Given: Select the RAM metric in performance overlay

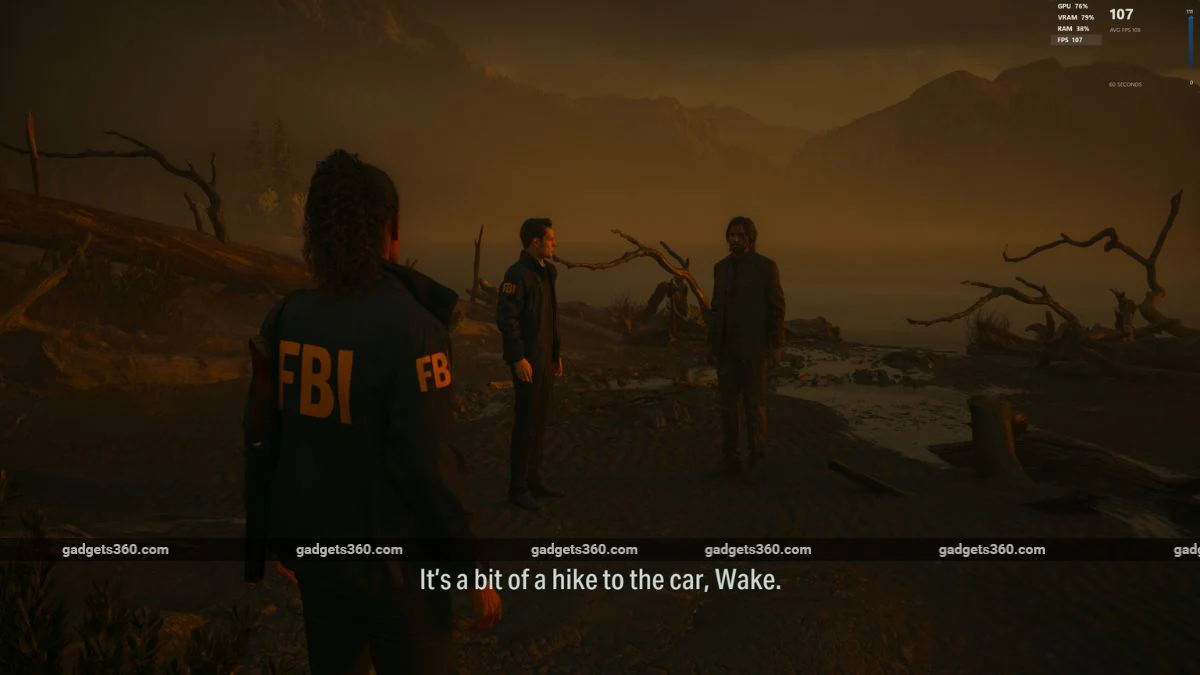Looking at the screenshot, I should [x=1075, y=29].
